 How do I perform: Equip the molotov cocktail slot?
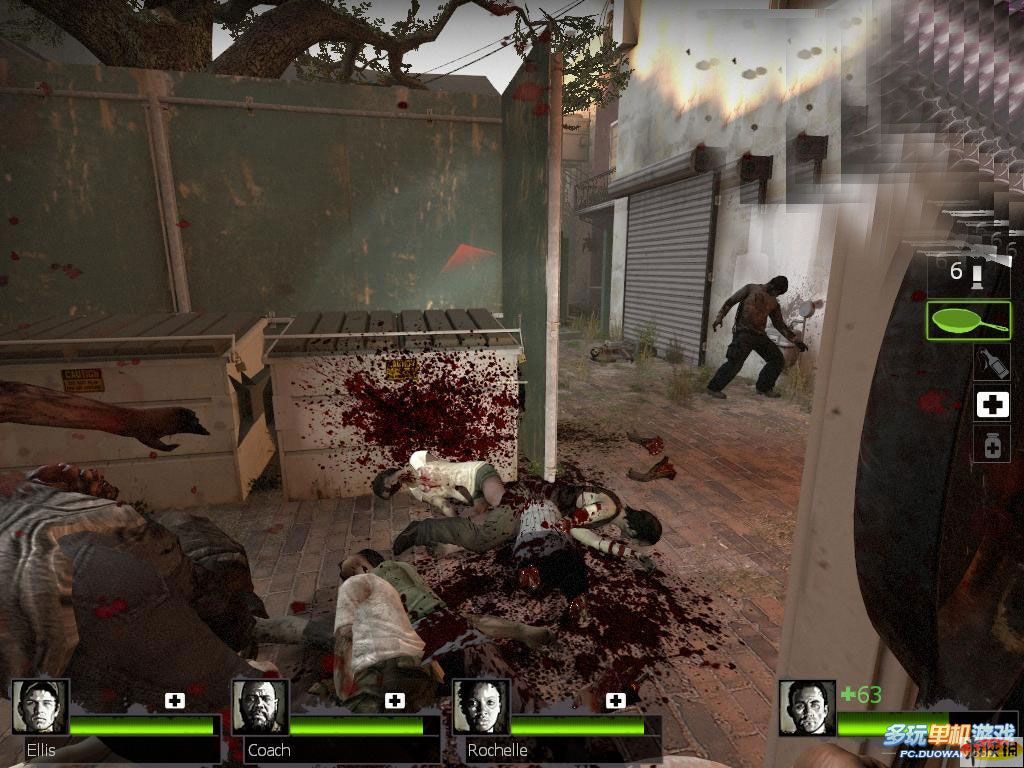click(992, 363)
